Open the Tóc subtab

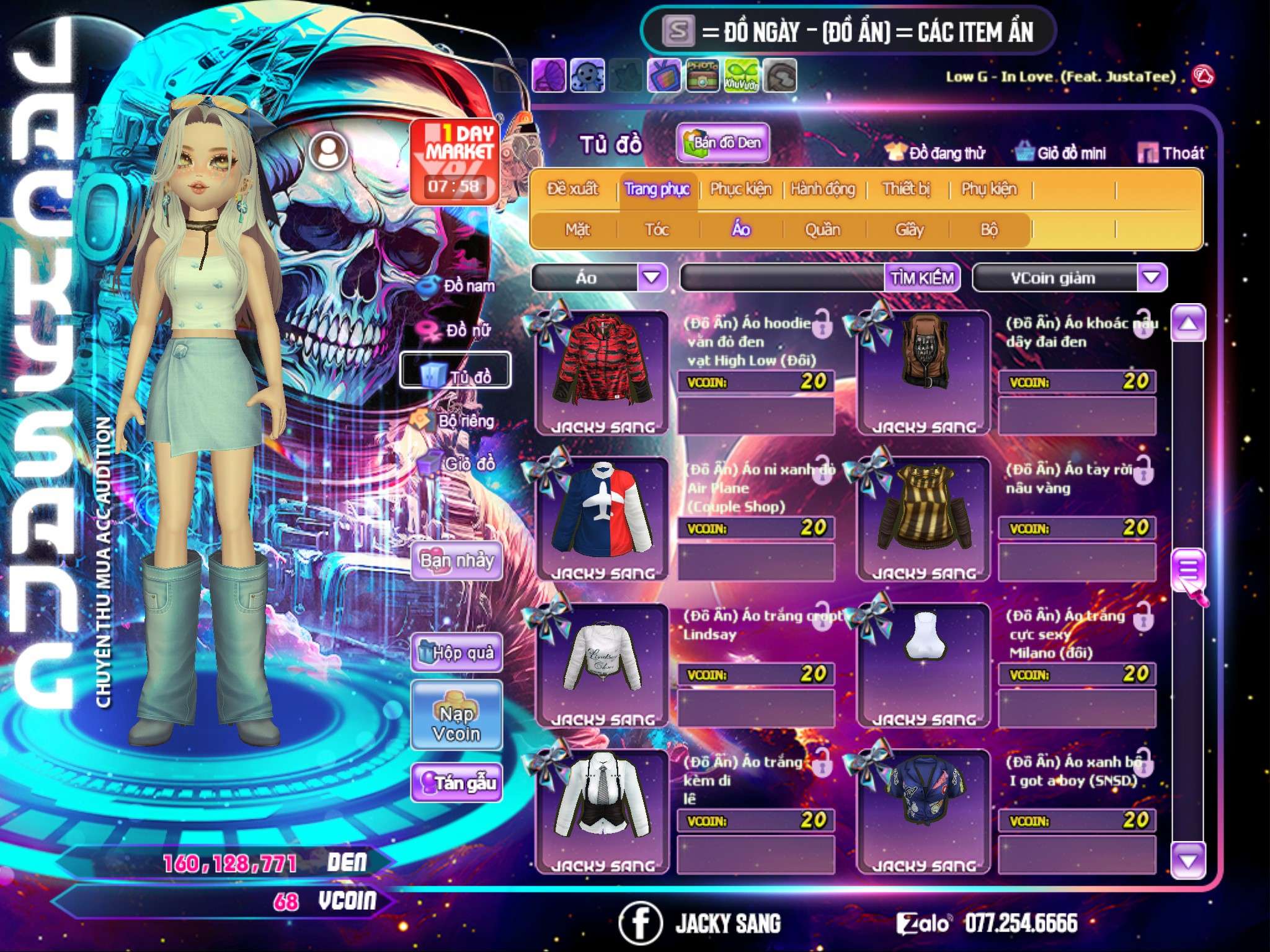tap(657, 230)
